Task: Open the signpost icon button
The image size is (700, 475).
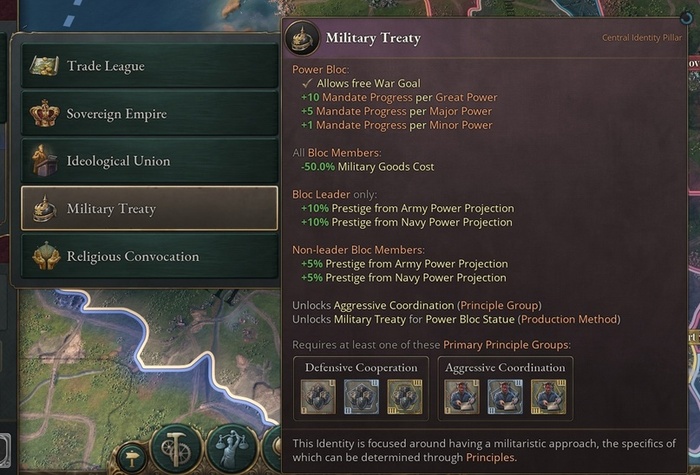Action: [129, 460]
